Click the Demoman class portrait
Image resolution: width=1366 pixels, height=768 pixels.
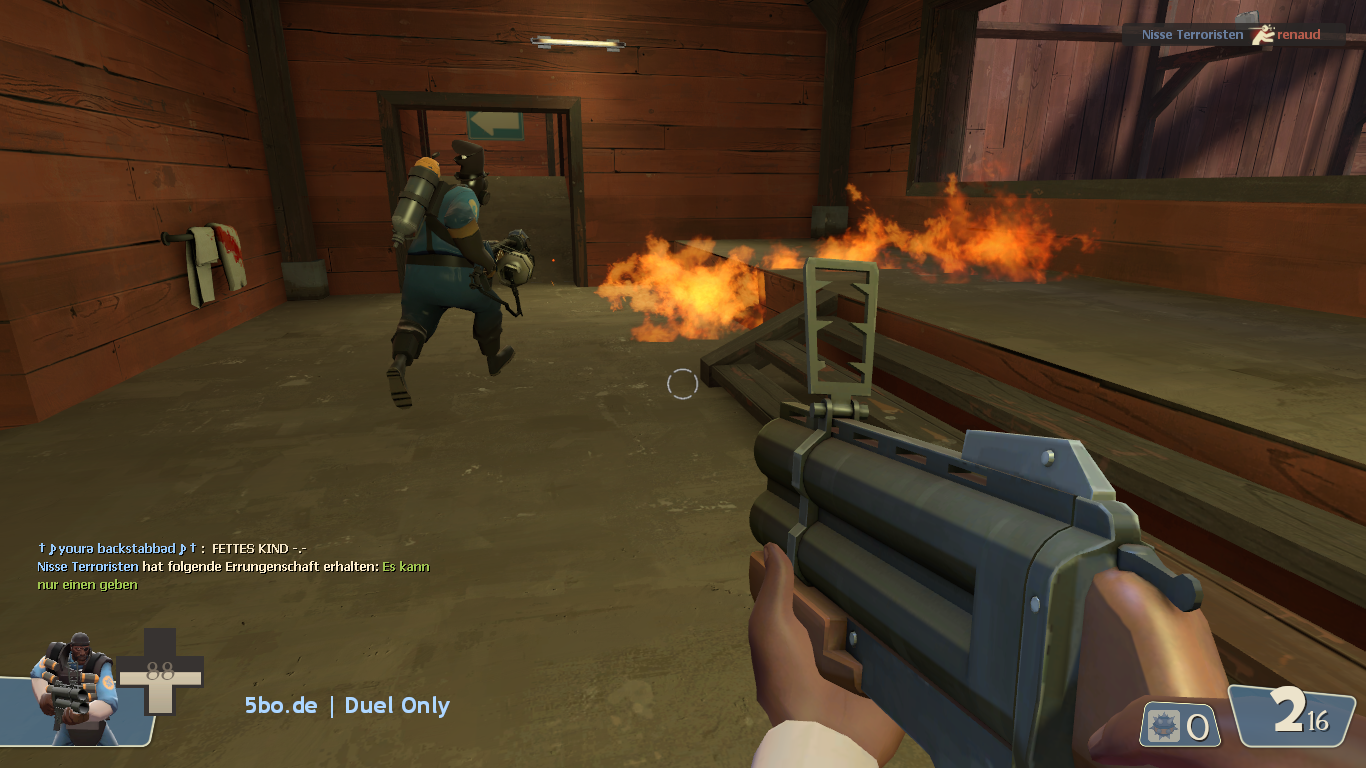tap(73, 688)
